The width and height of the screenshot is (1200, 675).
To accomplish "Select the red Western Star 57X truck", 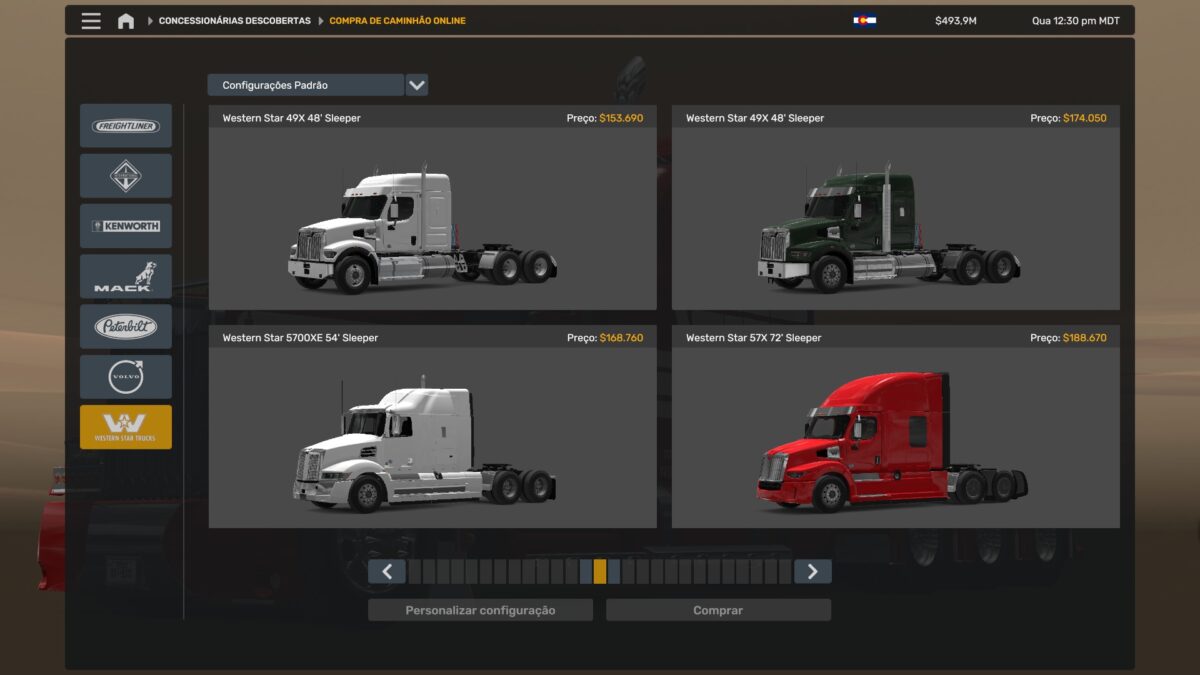I will [x=895, y=437].
